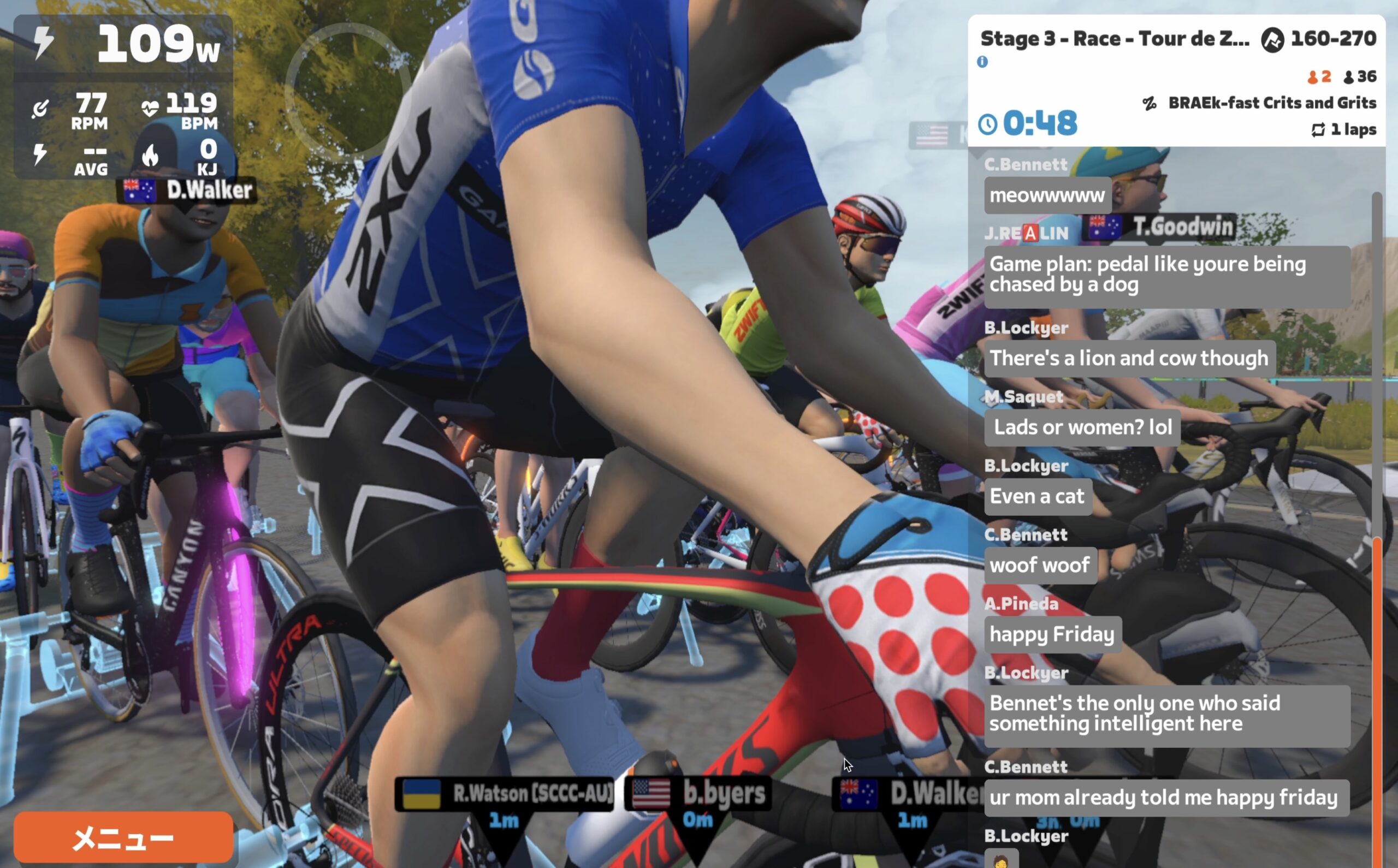Select the "There's a lion and cow though" message
Viewport: 1398px width, 868px height.
1129,359
